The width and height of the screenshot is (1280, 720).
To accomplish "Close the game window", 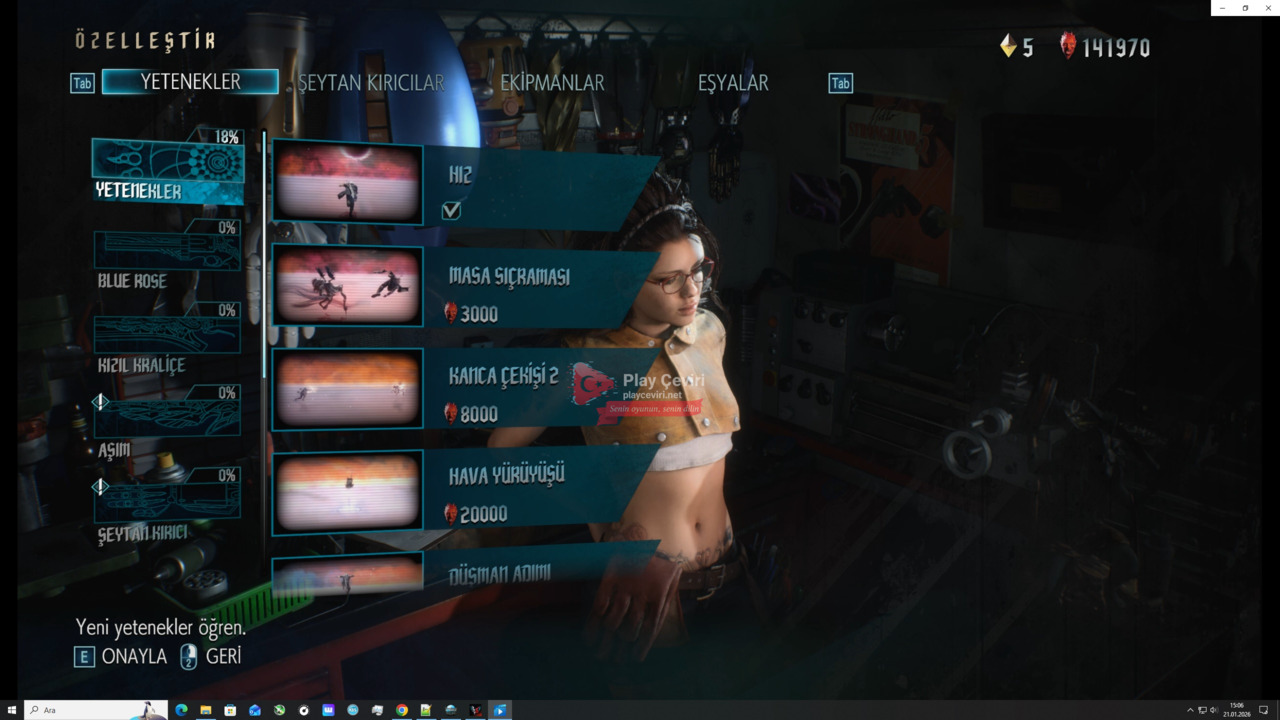I will click(1268, 8).
